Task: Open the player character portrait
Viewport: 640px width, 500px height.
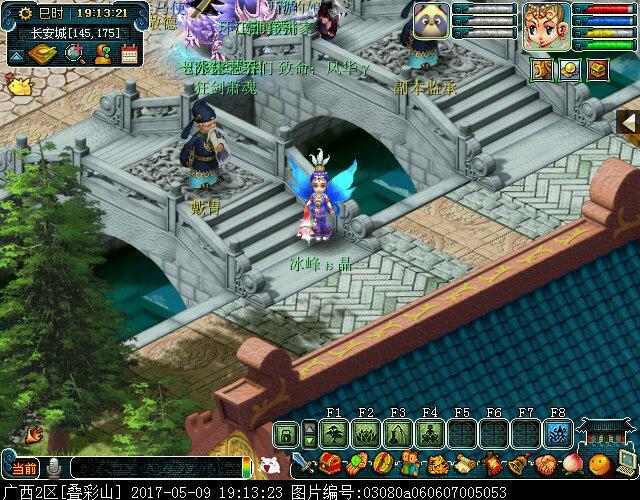Action: (546, 25)
